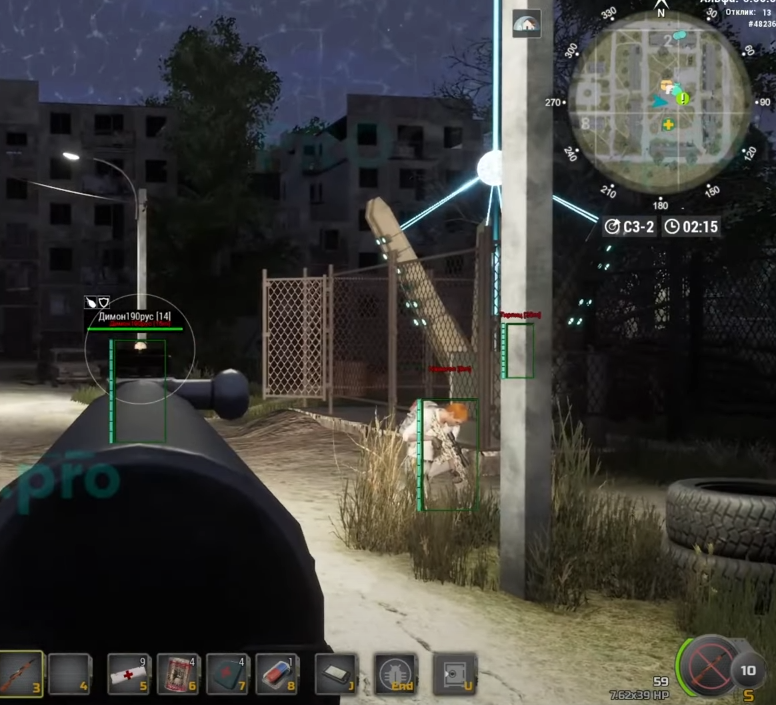The width and height of the screenshot is (776, 705).
Task: Open the phone device slot
Action: coord(336,673)
